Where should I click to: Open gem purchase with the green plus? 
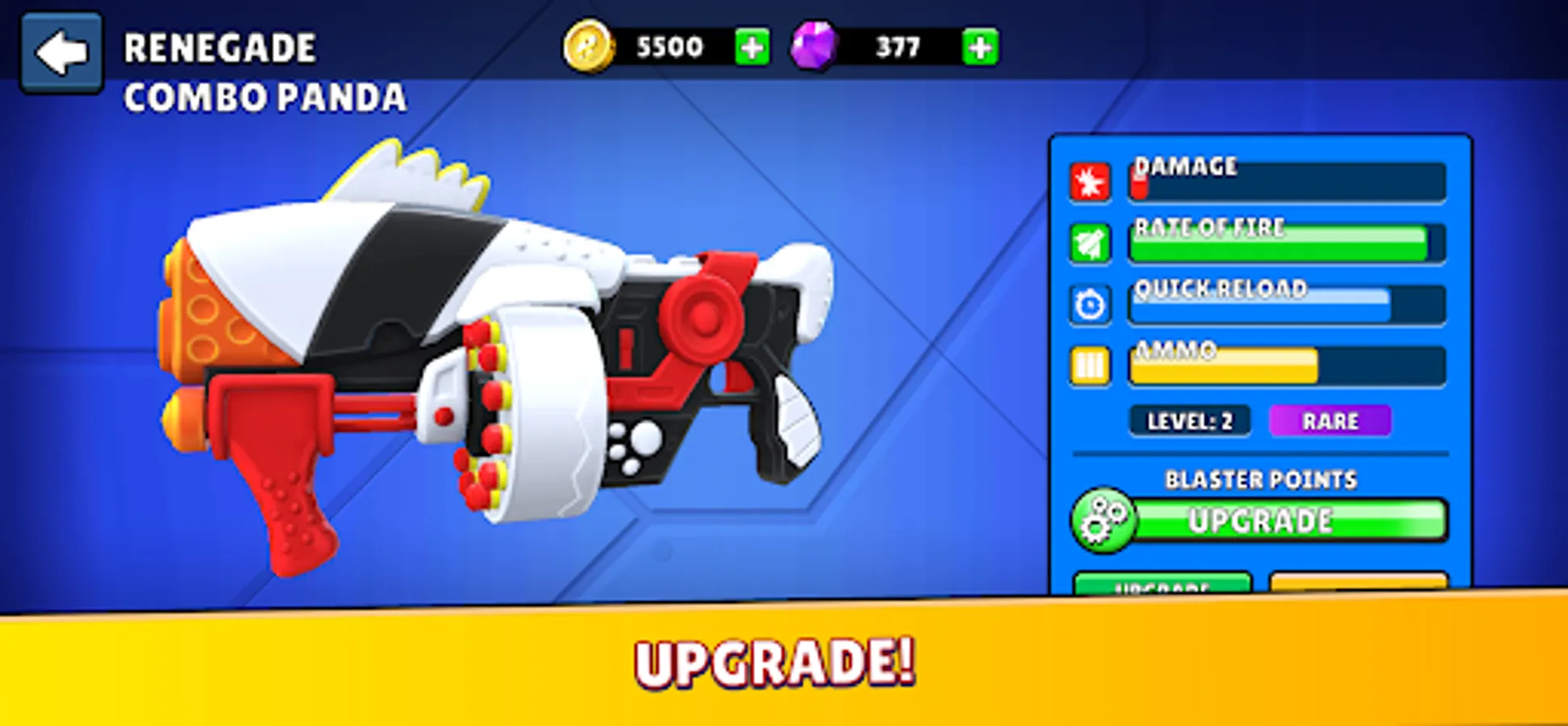[x=978, y=46]
